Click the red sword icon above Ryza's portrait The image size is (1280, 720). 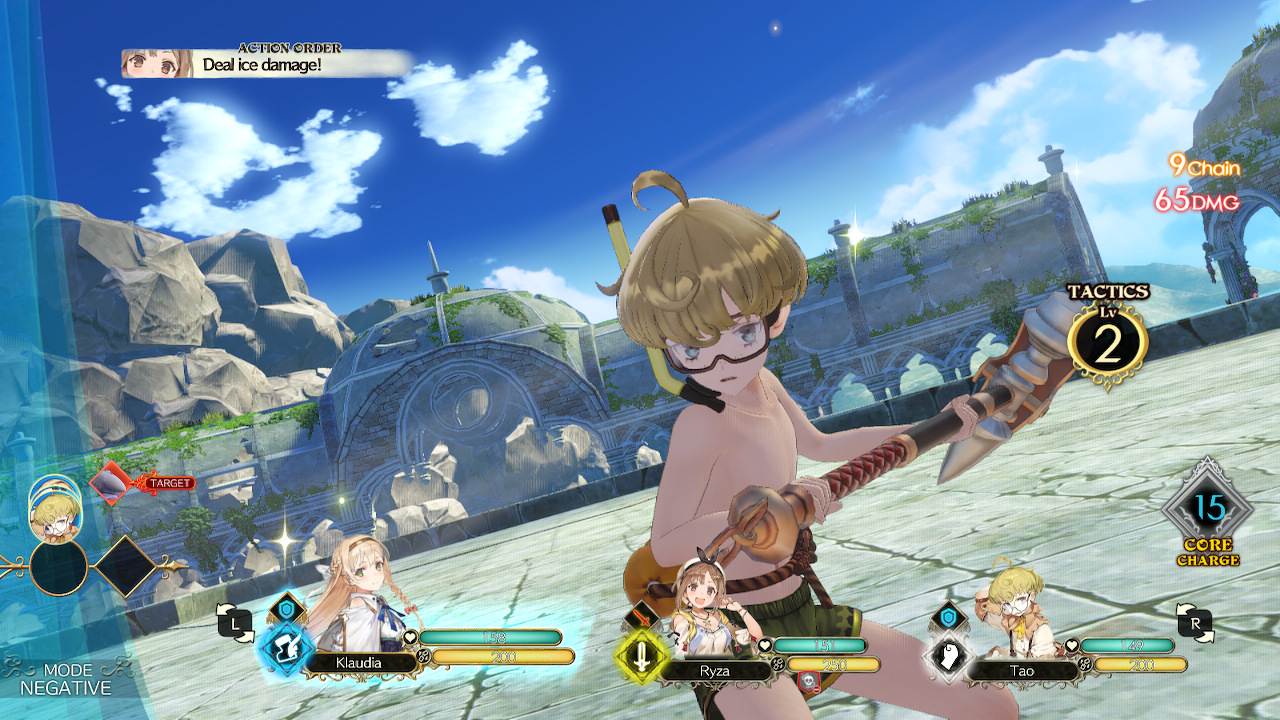click(x=644, y=617)
